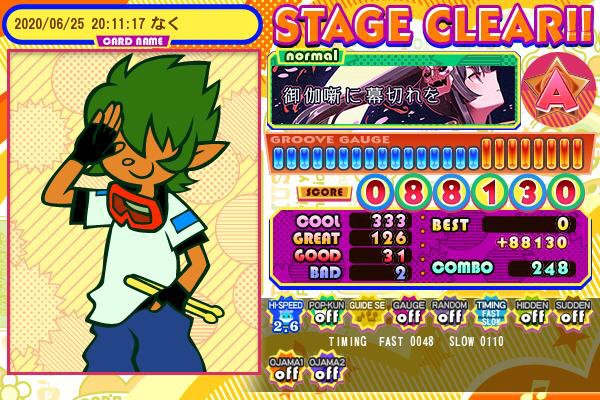The width and height of the screenshot is (600, 400).
Task: Toggle the RANDOM option
Action: (x=449, y=314)
